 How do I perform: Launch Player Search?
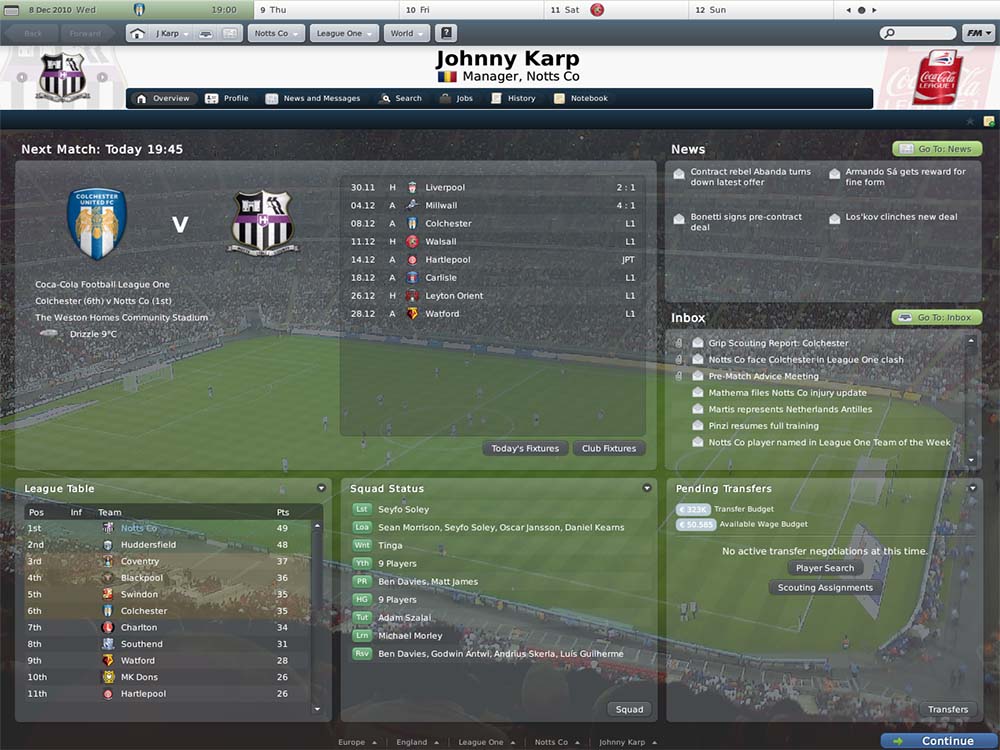tap(825, 568)
